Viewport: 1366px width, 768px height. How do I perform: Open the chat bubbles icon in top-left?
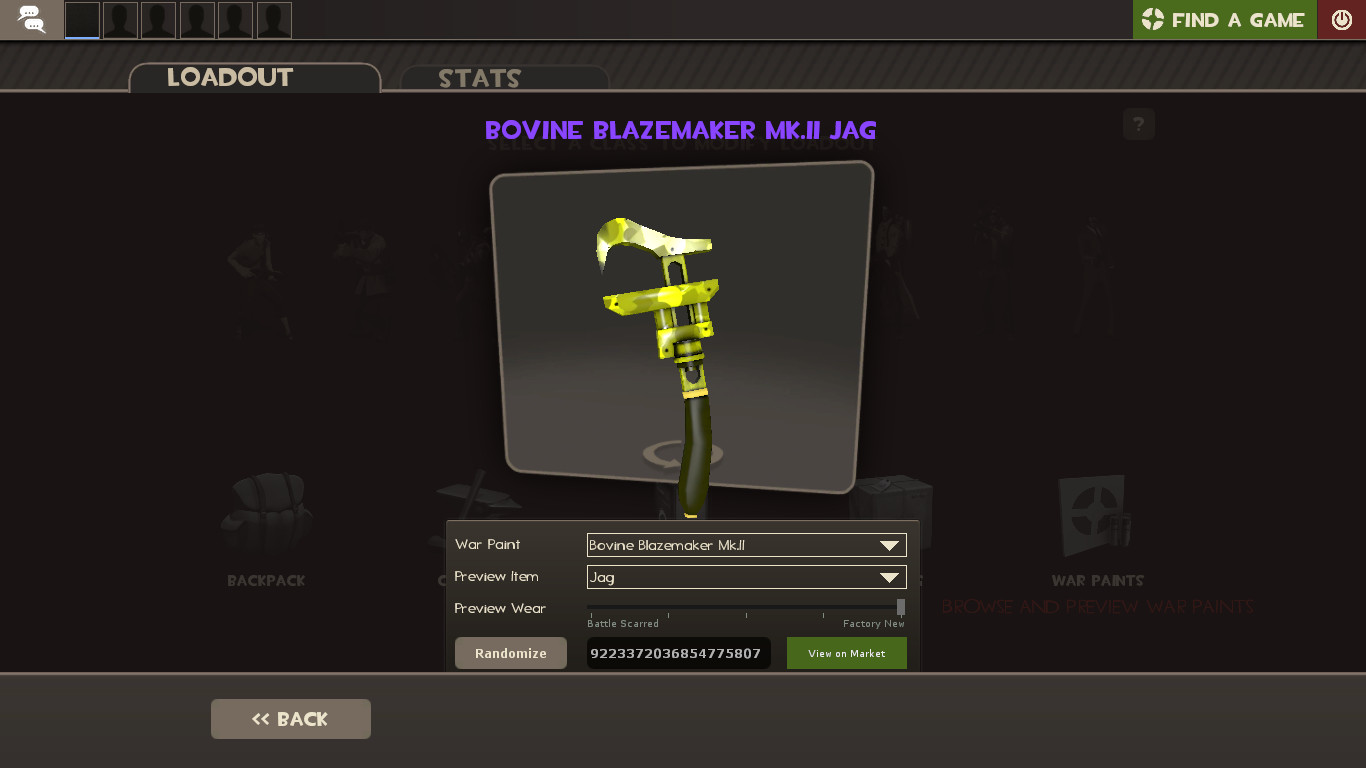(30, 19)
